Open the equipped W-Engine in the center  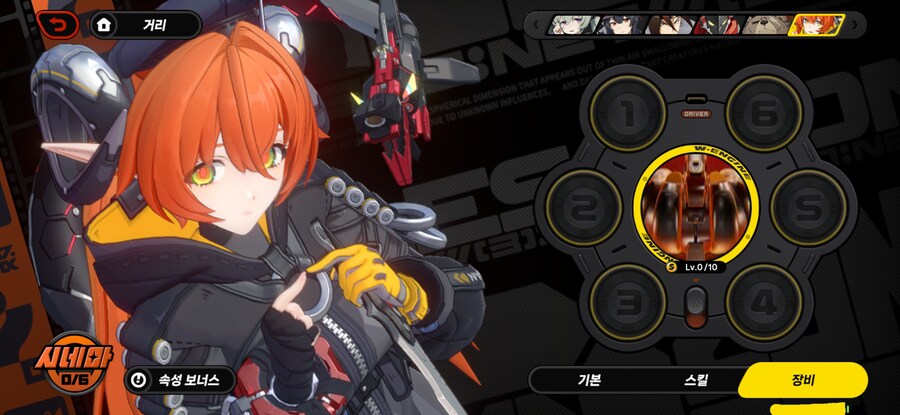(691, 204)
